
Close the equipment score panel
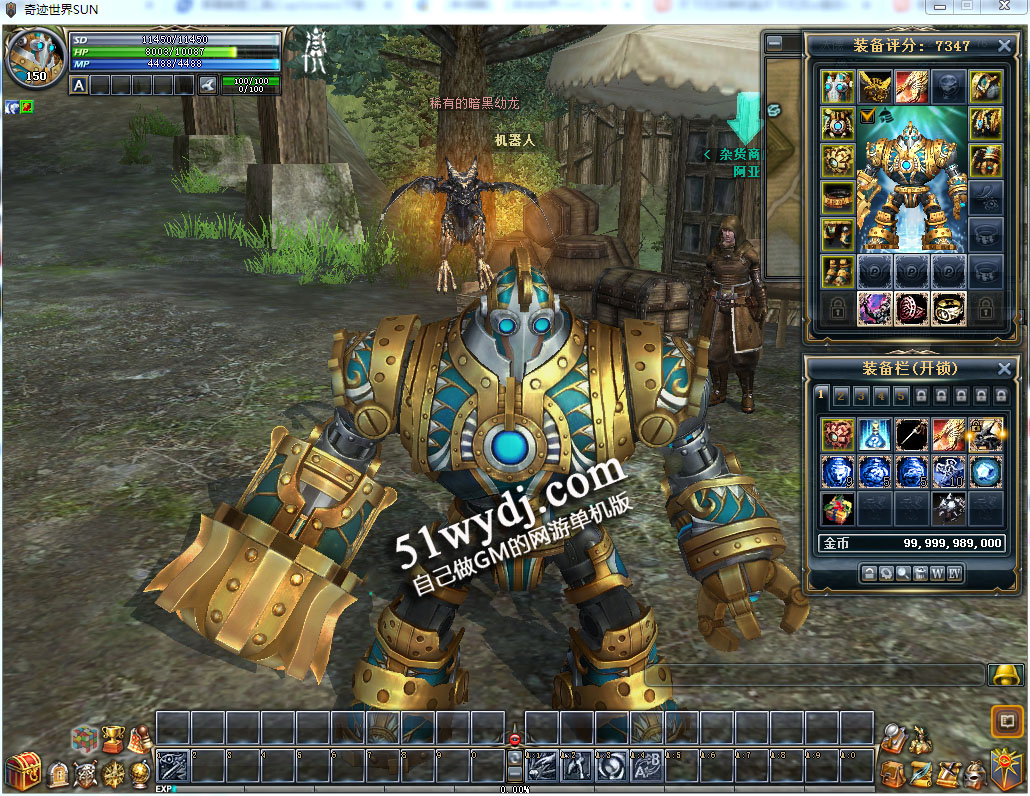(x=1004, y=46)
